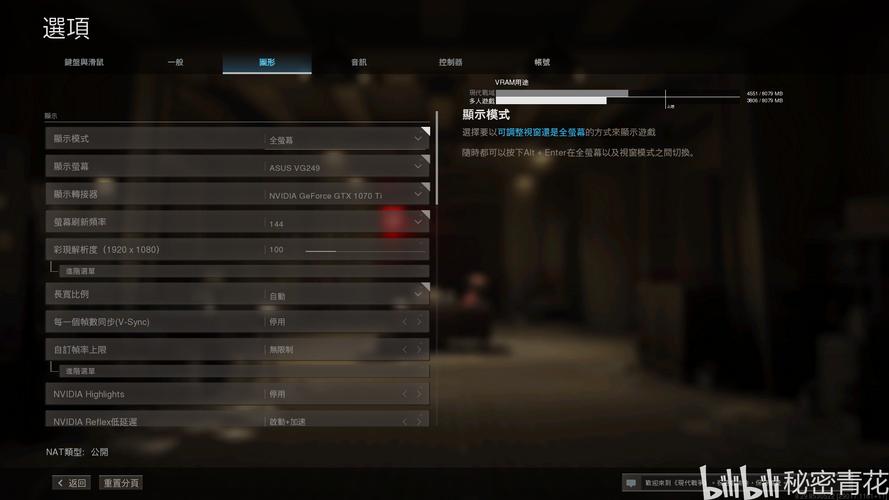This screenshot has width=889, height=500.
Task: Switch to the 音訊 tab
Action: [358, 62]
